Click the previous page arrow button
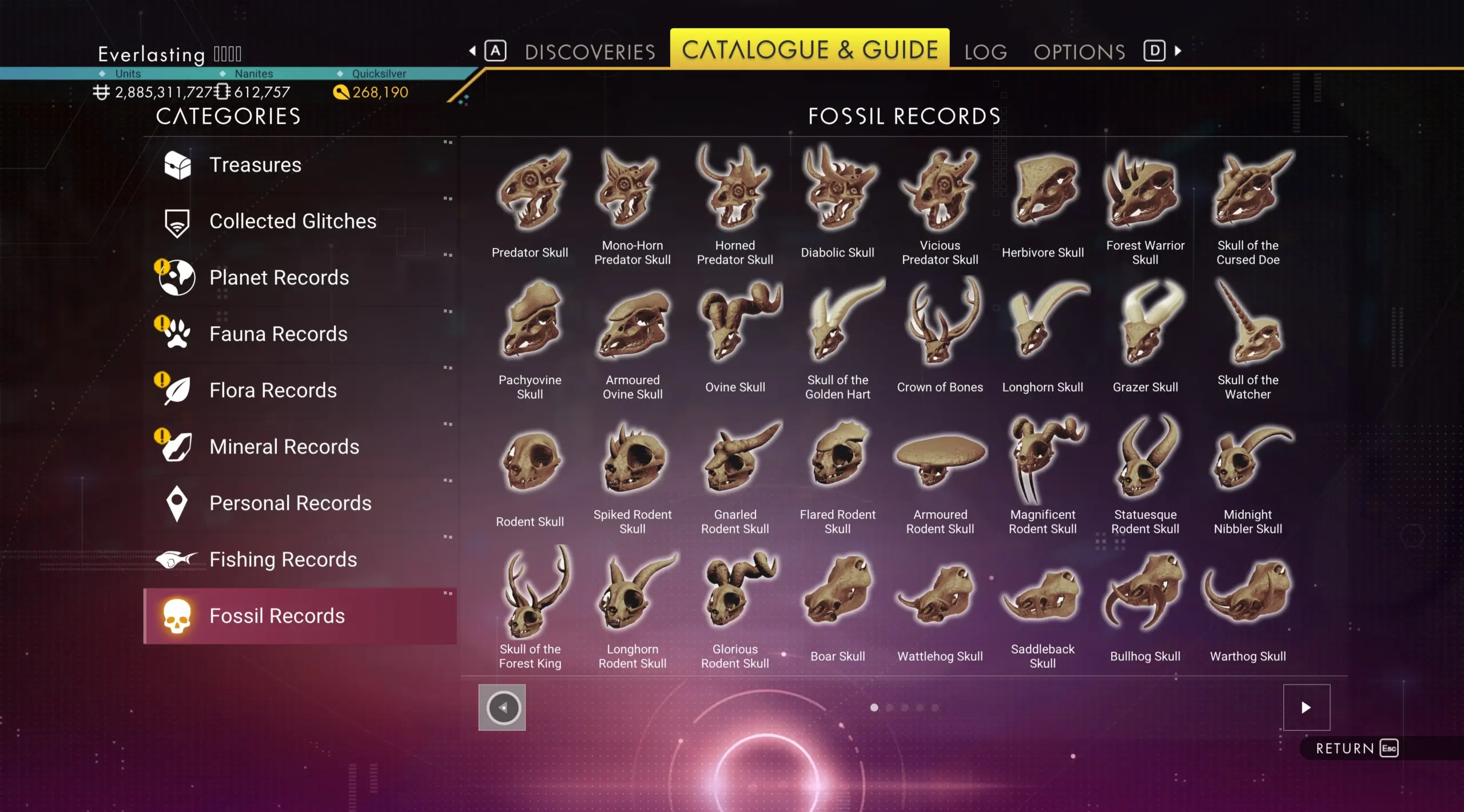 [x=502, y=707]
